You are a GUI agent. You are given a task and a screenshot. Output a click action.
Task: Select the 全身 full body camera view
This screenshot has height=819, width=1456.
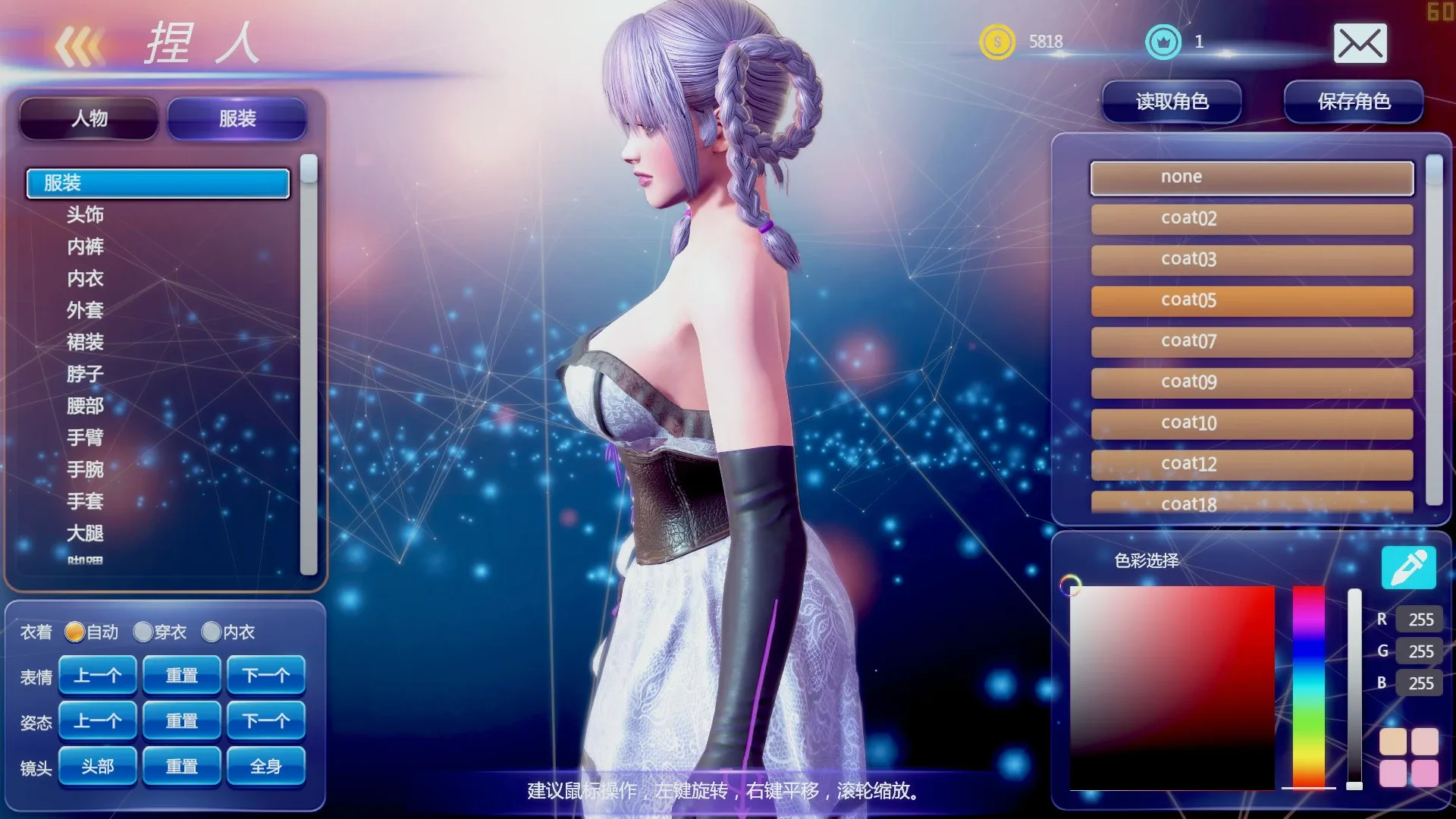coord(266,766)
